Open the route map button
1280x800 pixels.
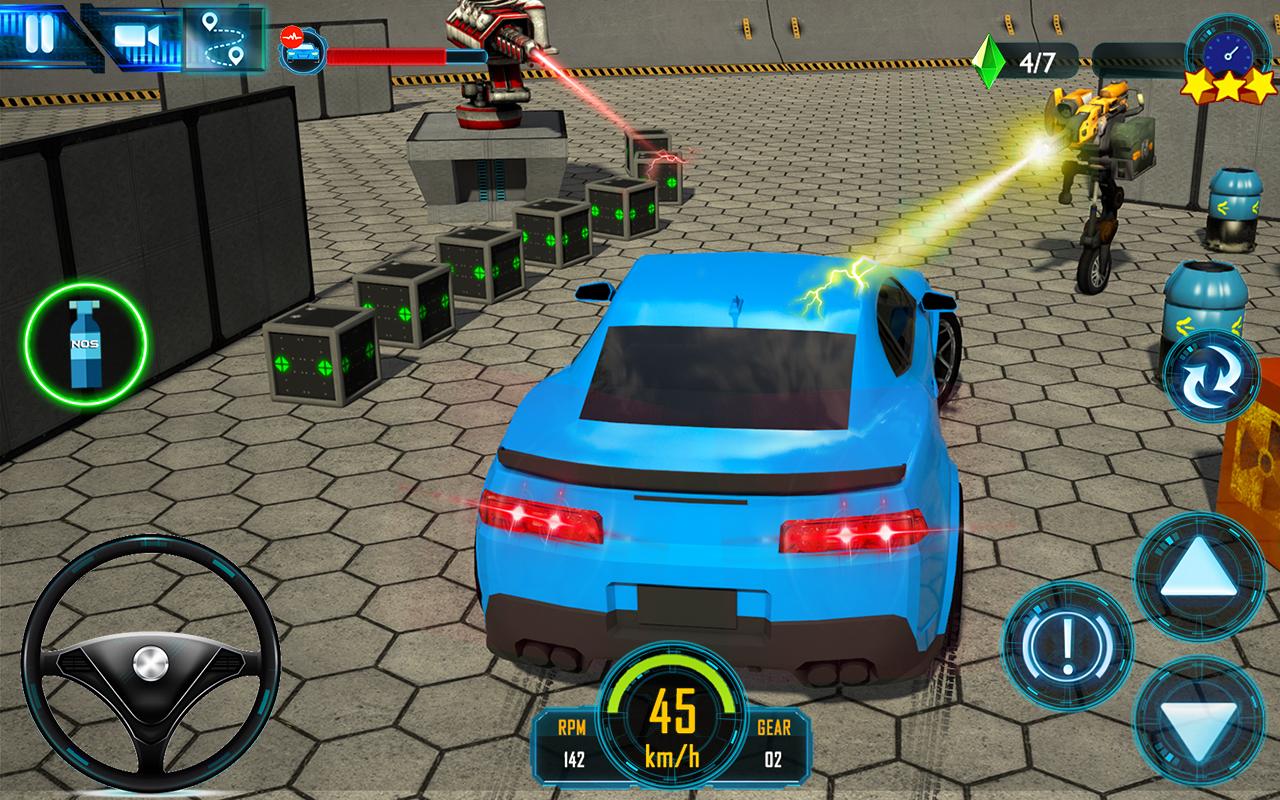tap(222, 38)
